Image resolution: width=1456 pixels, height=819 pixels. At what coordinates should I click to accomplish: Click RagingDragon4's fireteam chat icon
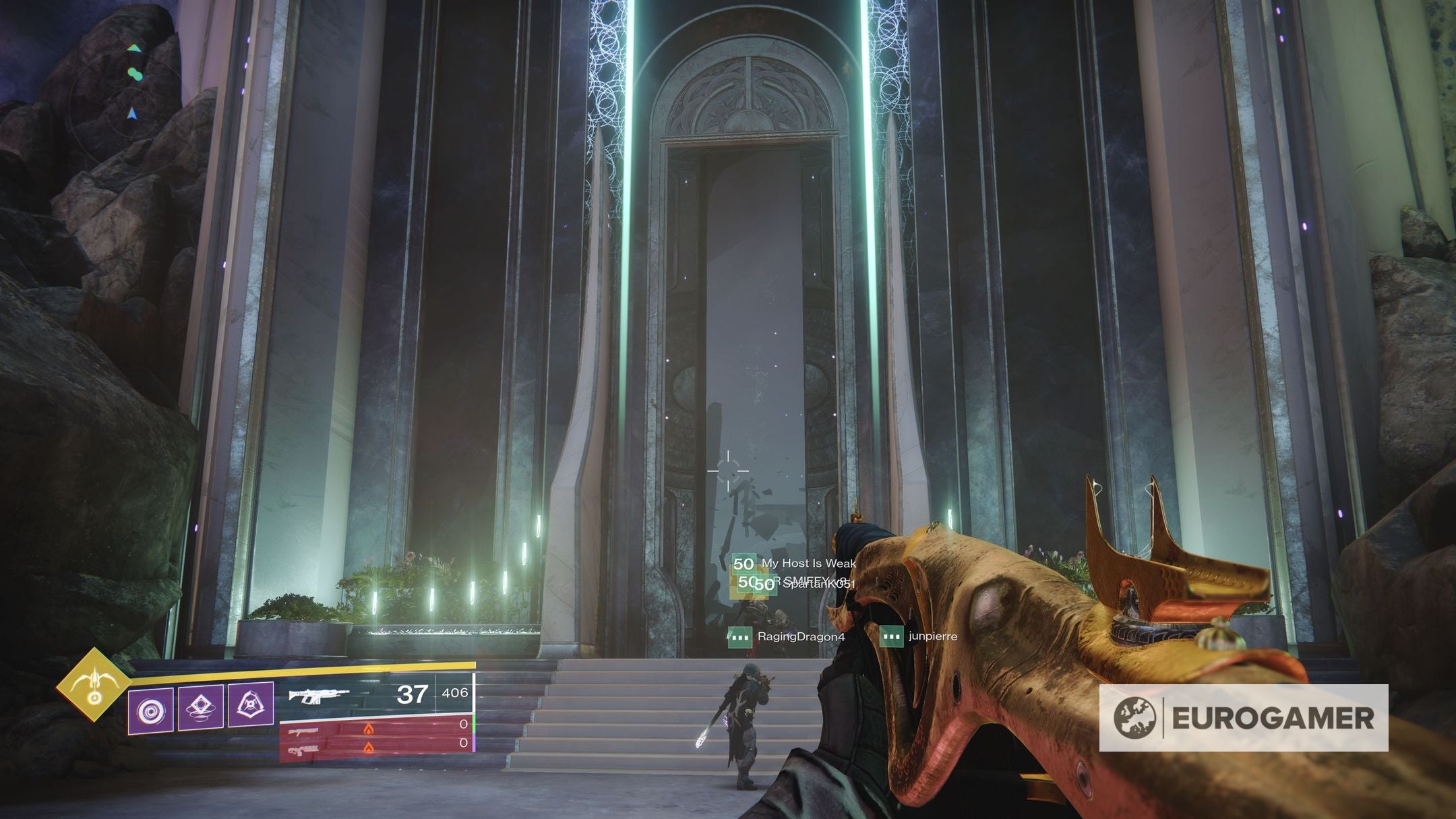[x=739, y=637]
